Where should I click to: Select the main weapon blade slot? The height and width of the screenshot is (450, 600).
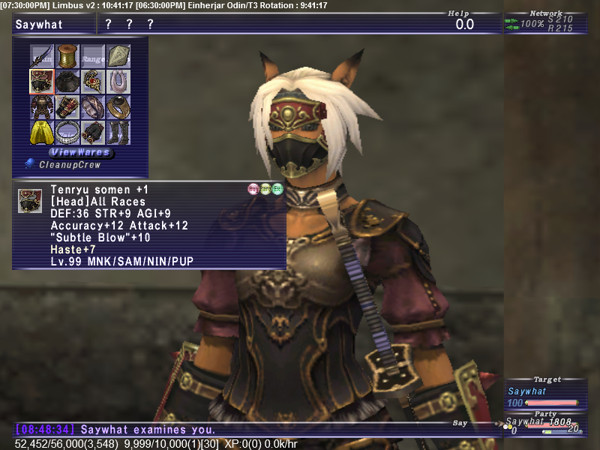(x=42, y=56)
